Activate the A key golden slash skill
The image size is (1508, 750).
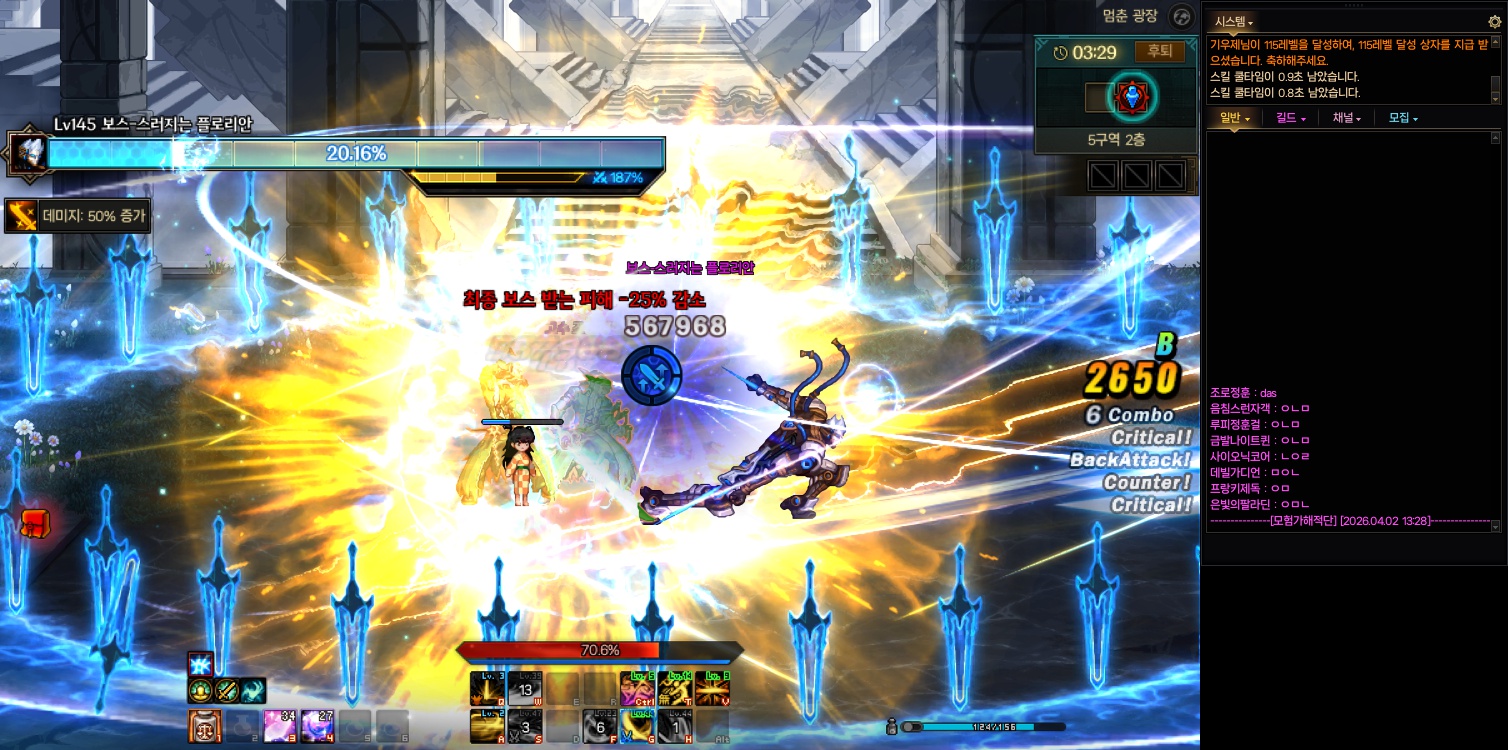(487, 726)
